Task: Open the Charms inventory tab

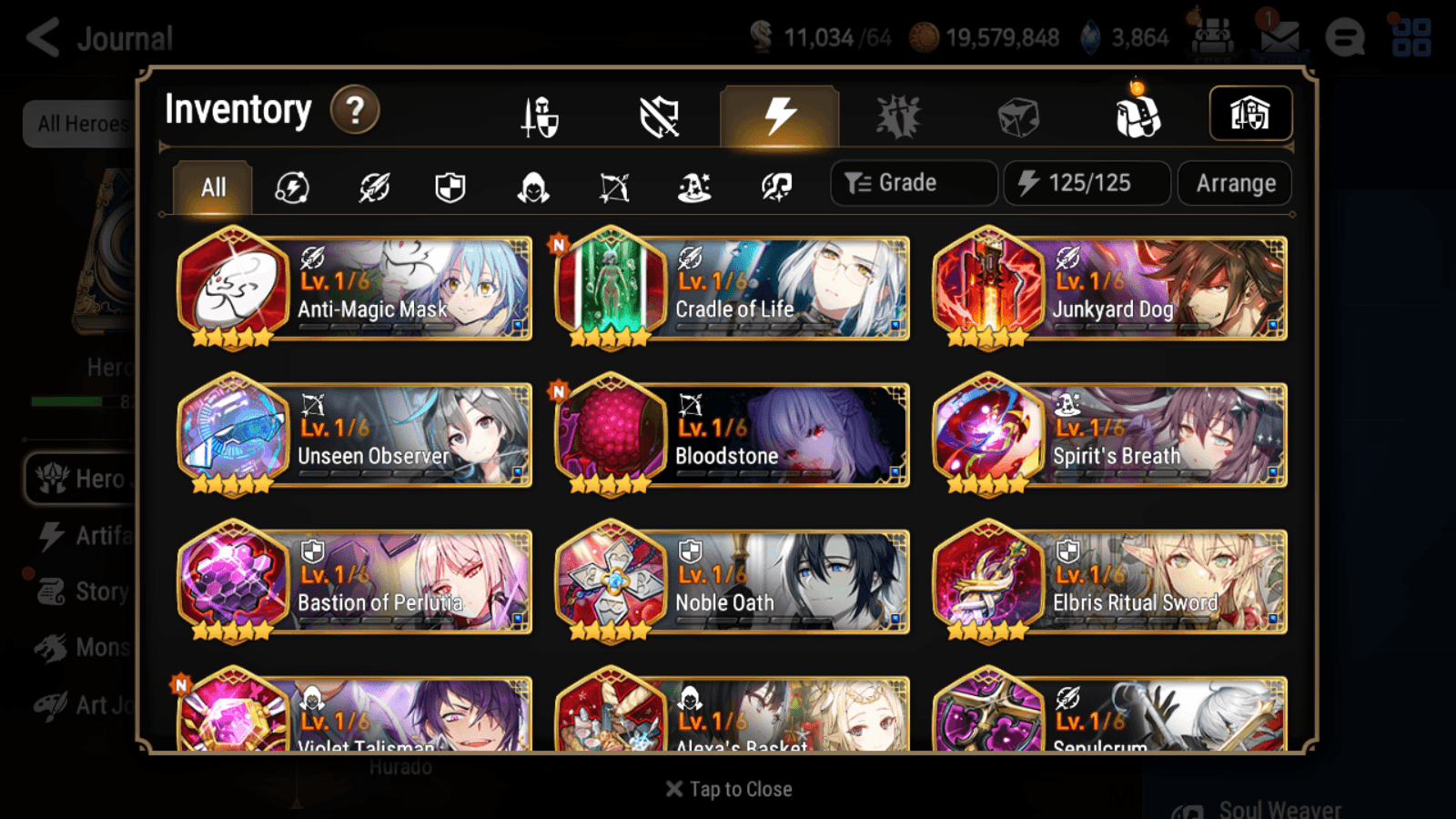Action: 896,116
